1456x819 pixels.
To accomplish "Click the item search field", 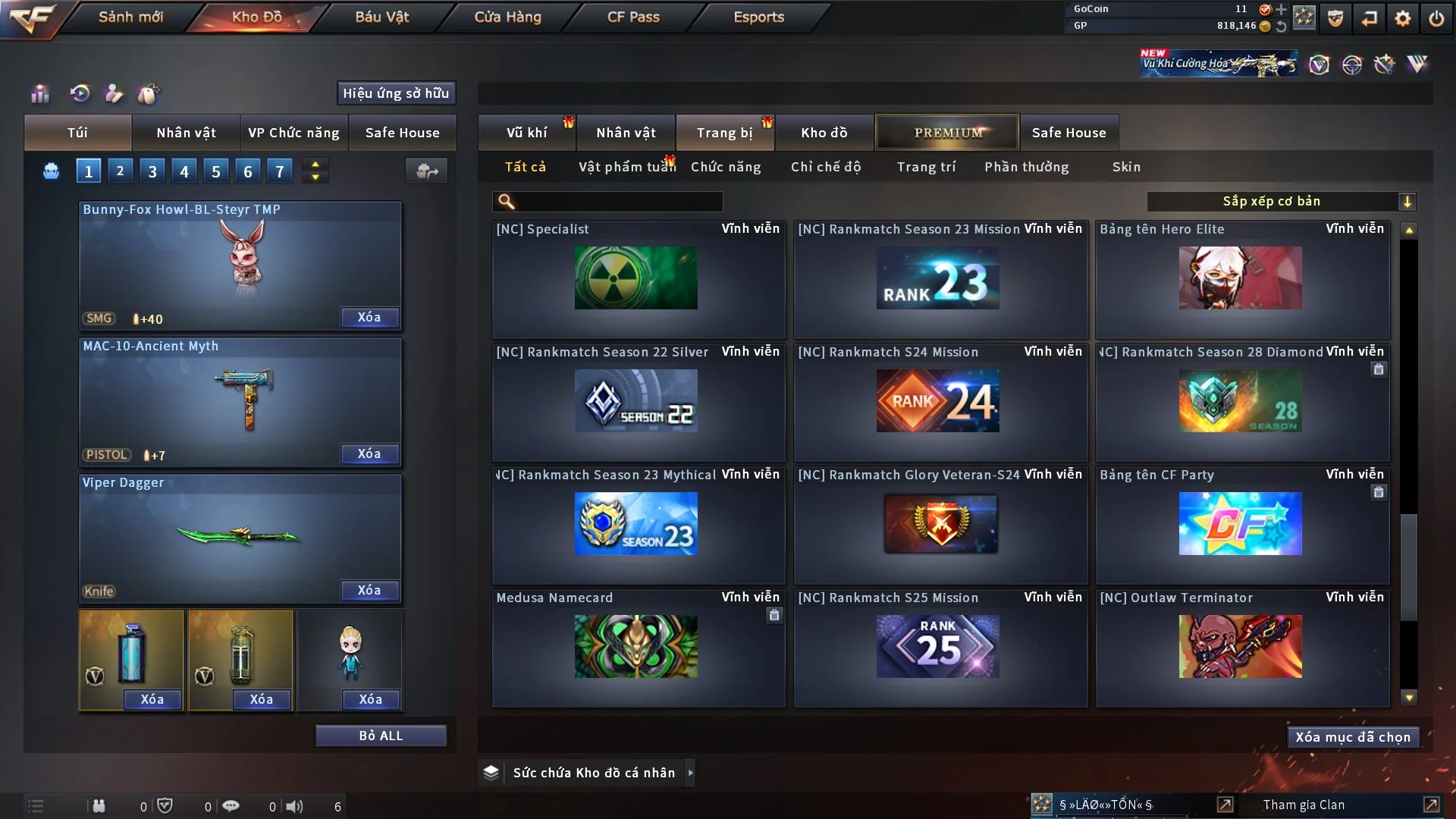I will pyautogui.click(x=618, y=201).
